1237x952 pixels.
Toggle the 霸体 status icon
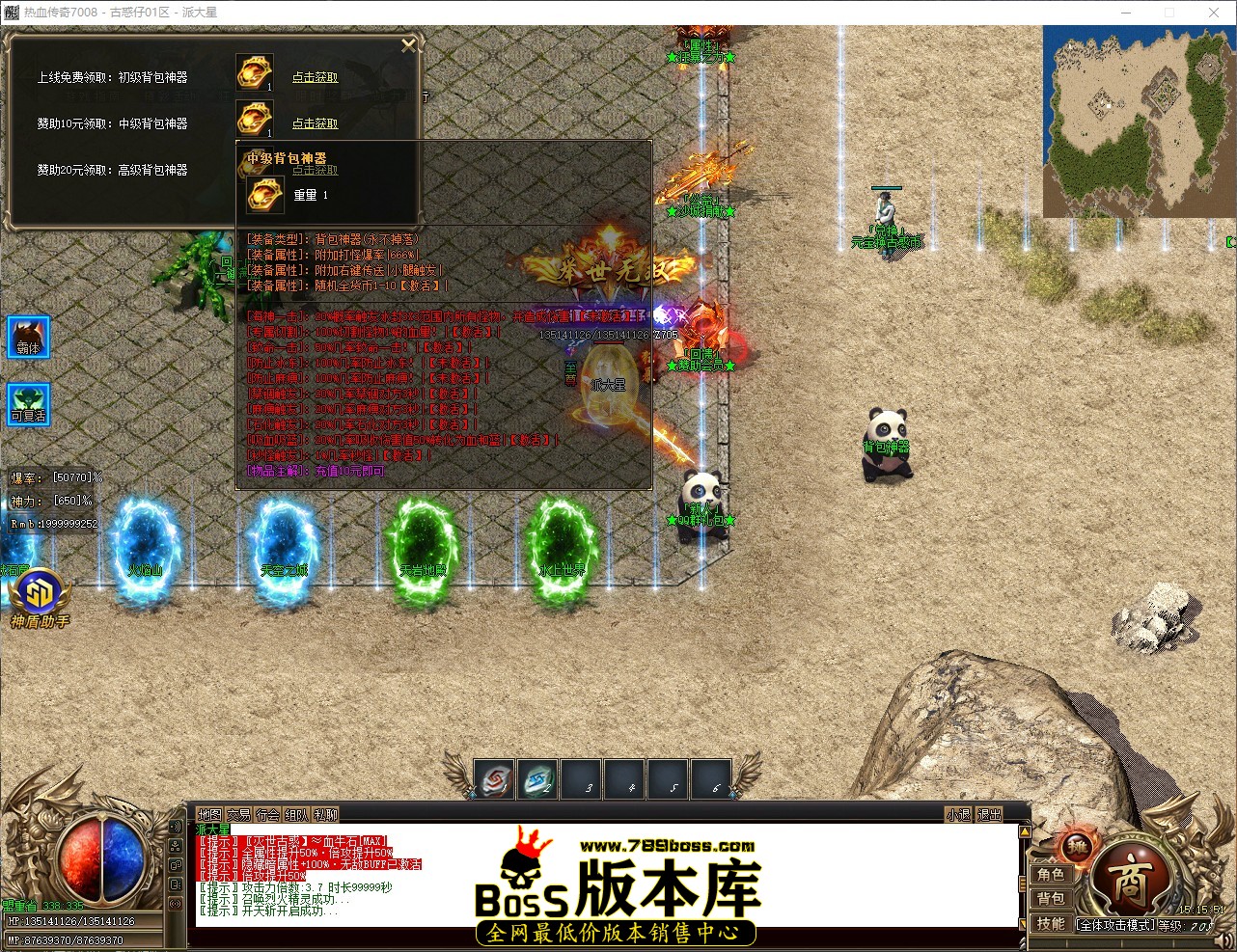tap(28, 337)
